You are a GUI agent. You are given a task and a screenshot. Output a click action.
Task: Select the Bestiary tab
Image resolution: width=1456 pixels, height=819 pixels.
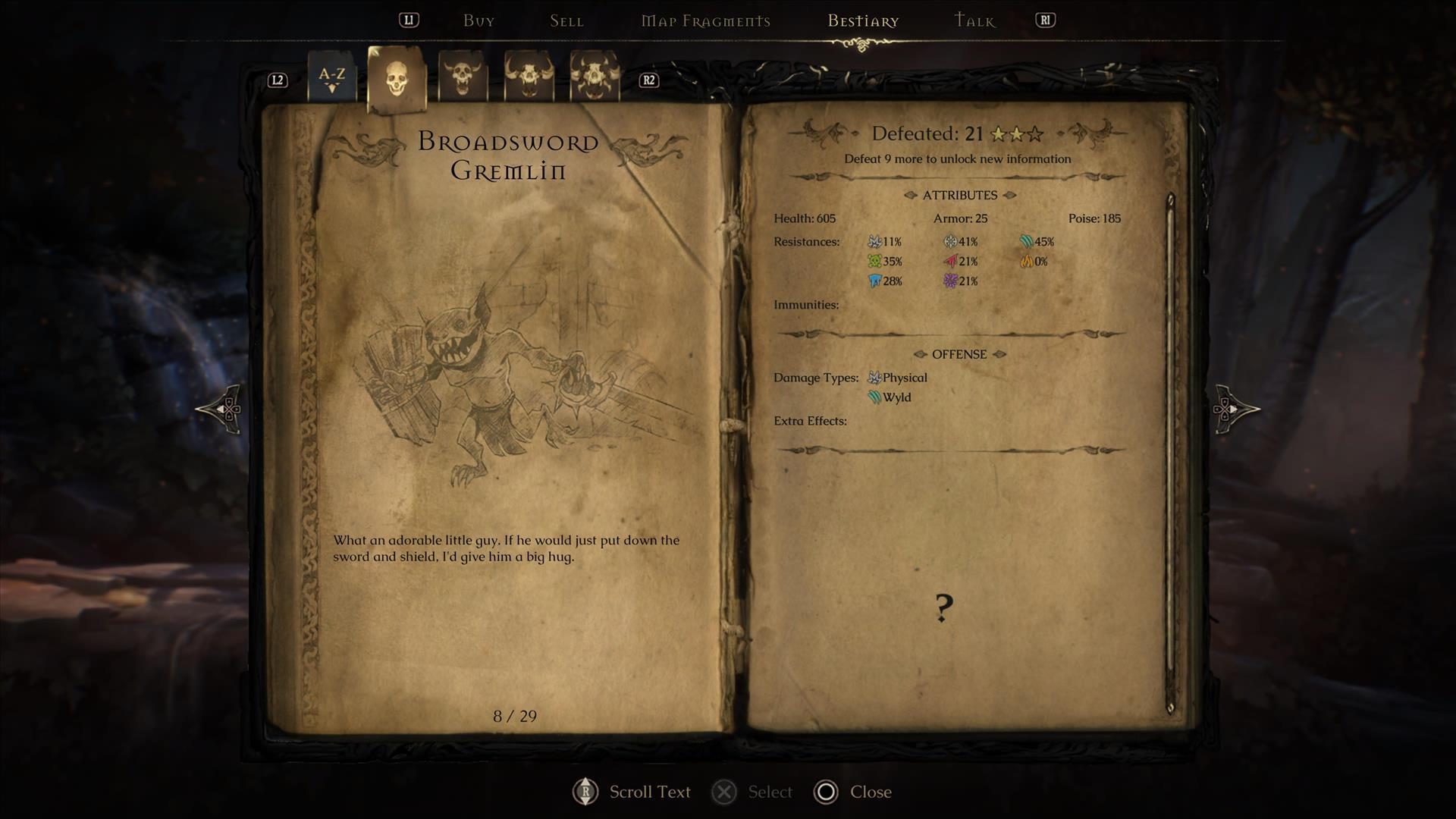(863, 21)
